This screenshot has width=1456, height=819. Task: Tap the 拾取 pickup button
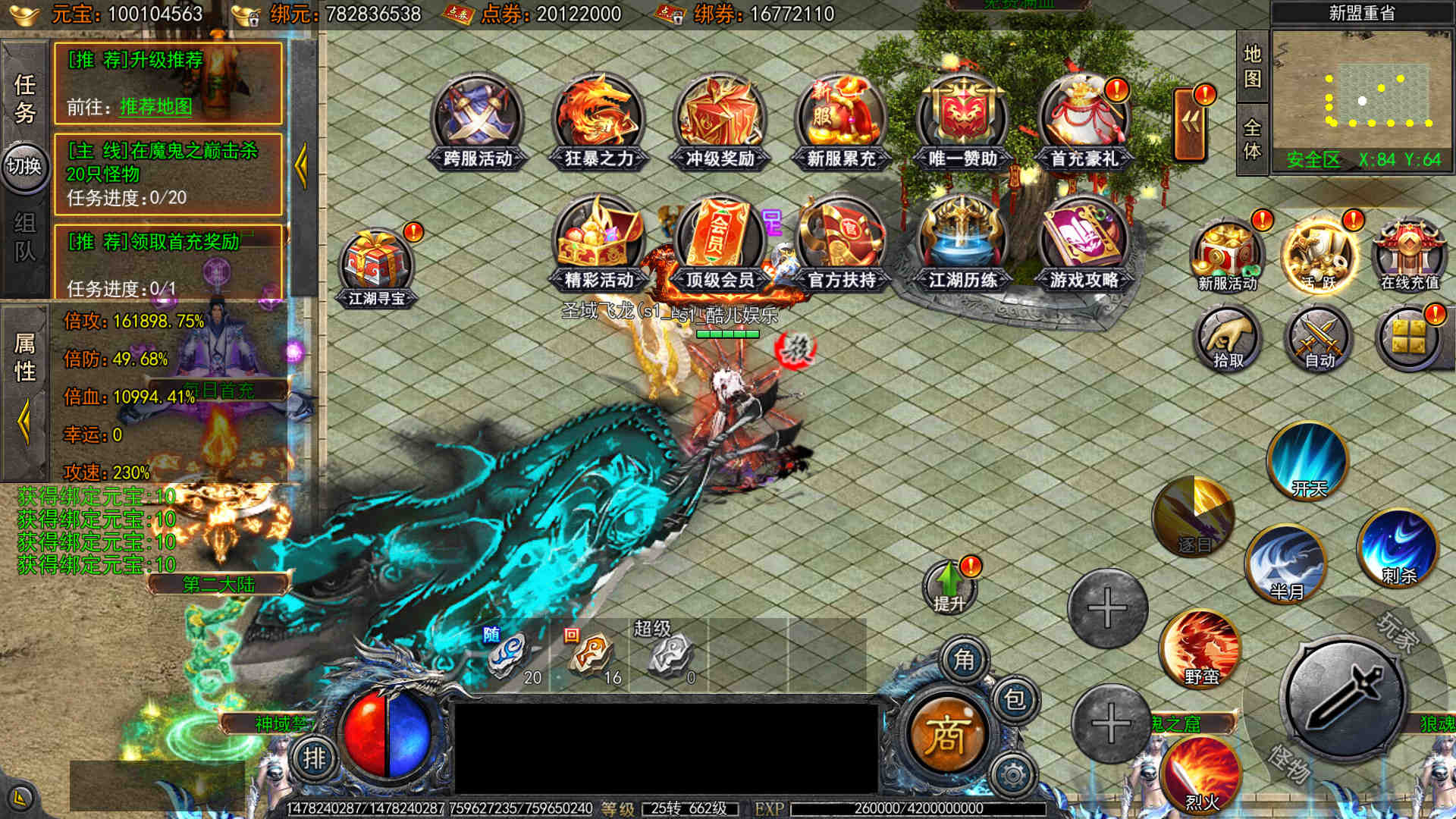tap(1227, 340)
